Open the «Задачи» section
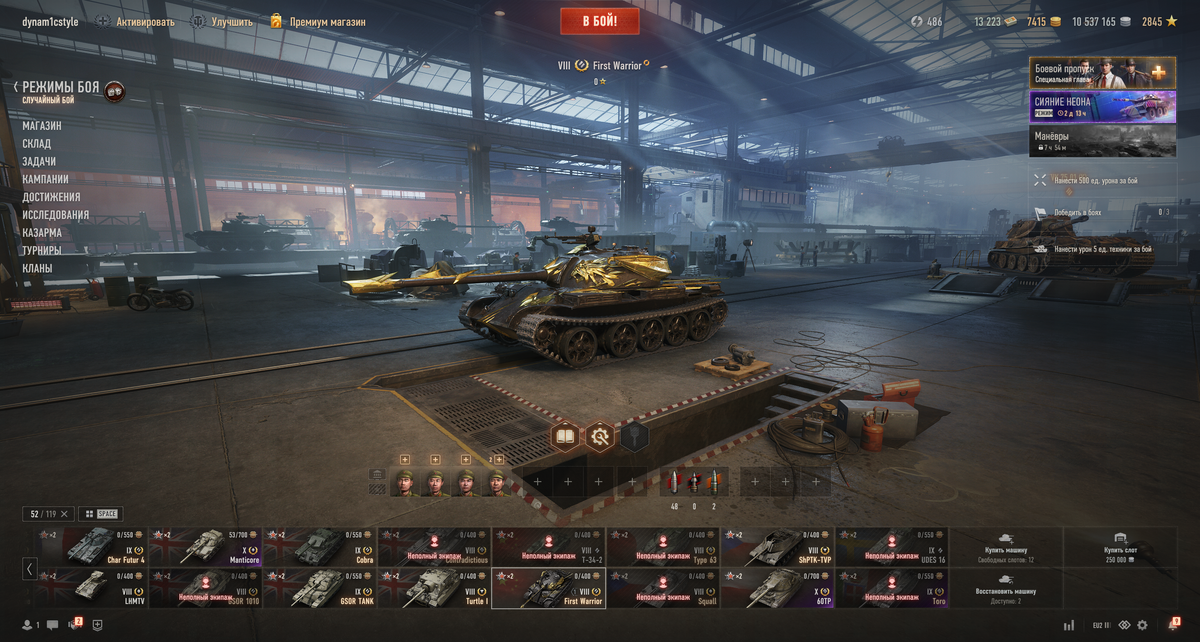 pyautogui.click(x=39, y=162)
